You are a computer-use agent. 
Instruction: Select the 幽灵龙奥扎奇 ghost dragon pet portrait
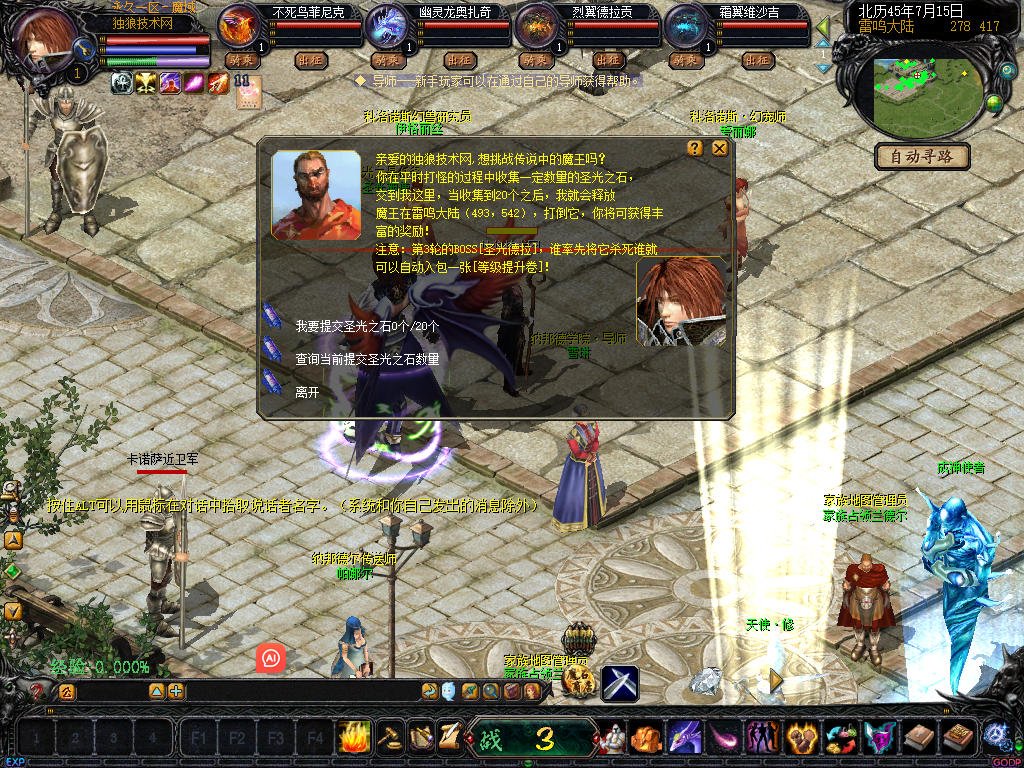pos(387,26)
